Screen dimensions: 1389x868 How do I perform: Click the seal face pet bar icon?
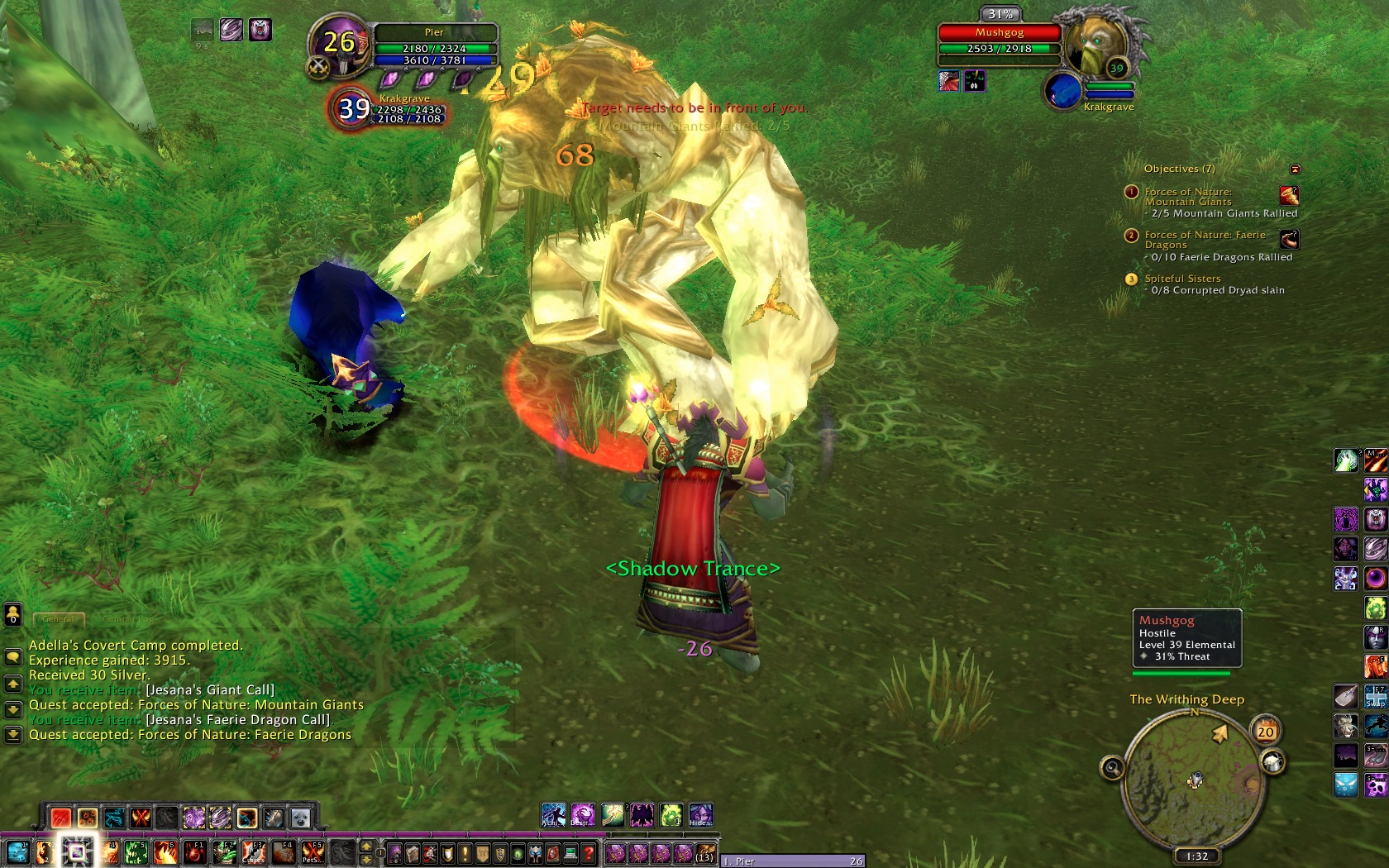coord(300,818)
